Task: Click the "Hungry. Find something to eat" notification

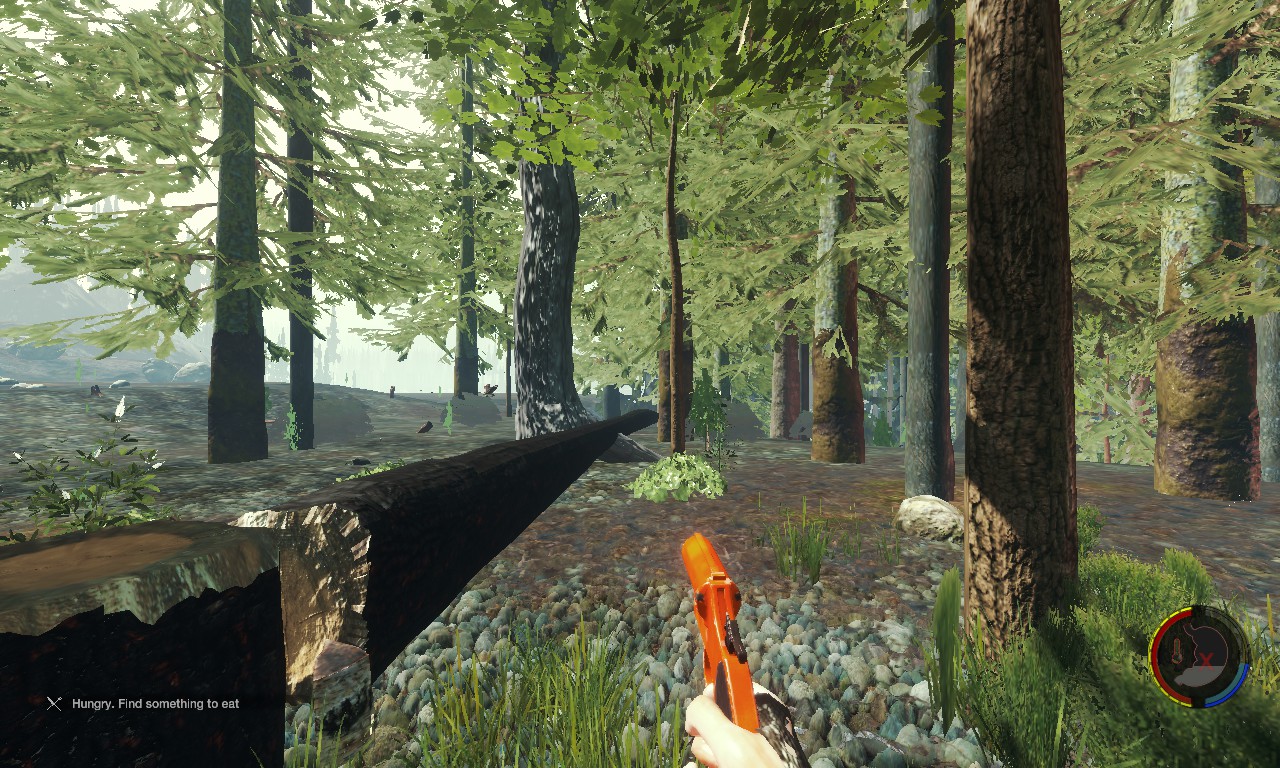Action: [x=155, y=704]
